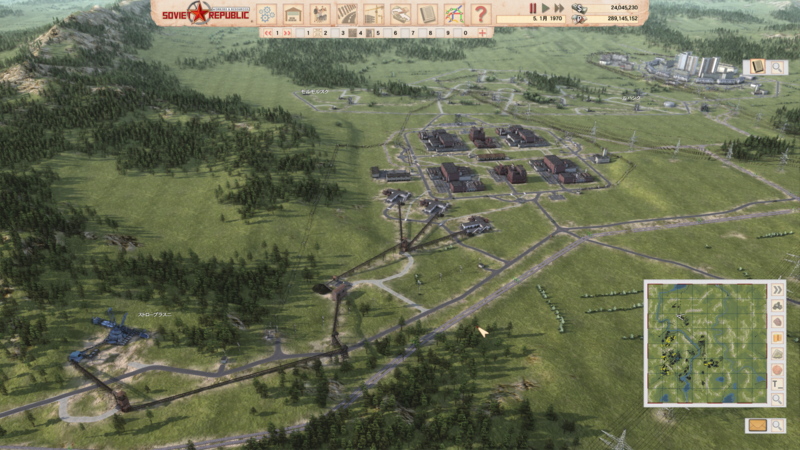Click the magnifier next to the envelope
Viewport: 800px width, 450px height.
(x=777, y=425)
